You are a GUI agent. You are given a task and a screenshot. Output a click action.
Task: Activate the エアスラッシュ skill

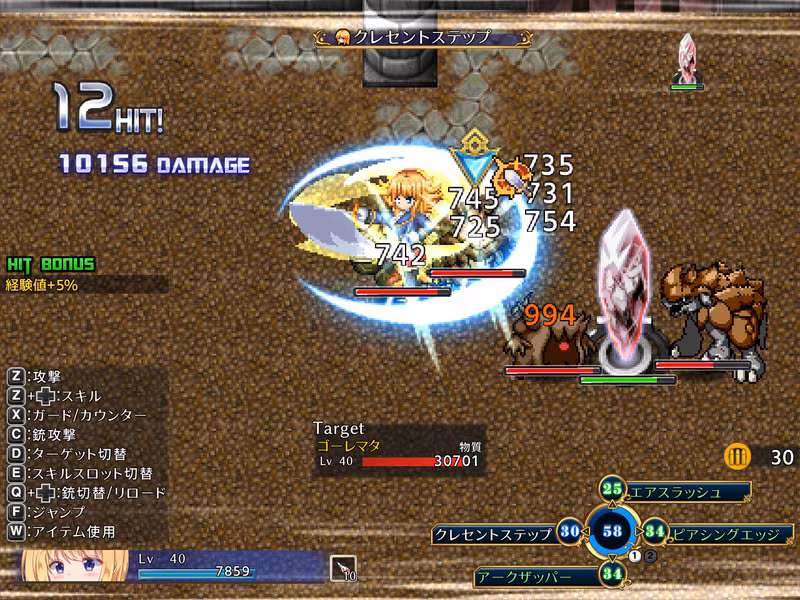(688, 493)
